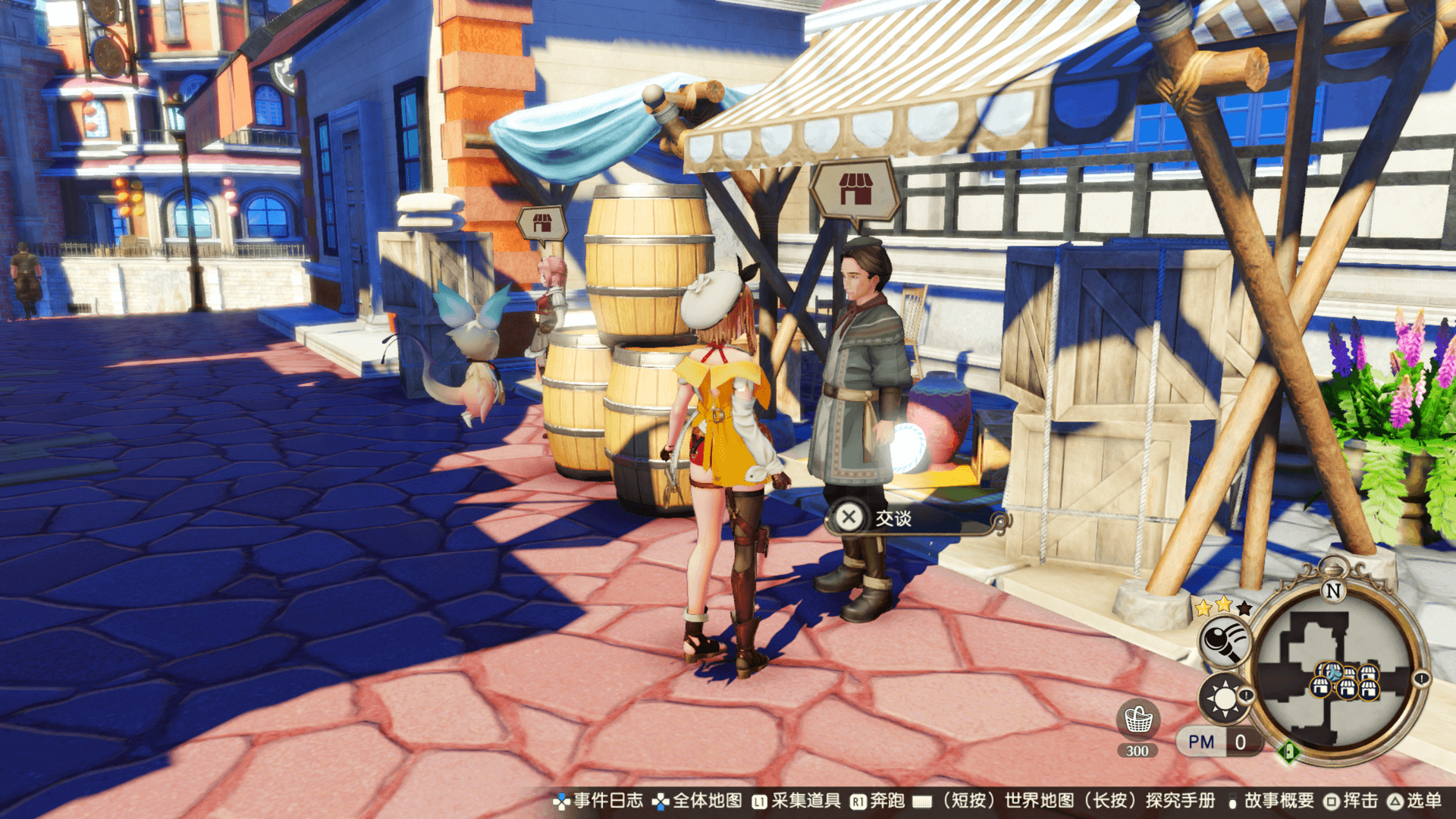Click the shop sign above the pink-haired vendor
1456x819 pixels.
tap(541, 223)
